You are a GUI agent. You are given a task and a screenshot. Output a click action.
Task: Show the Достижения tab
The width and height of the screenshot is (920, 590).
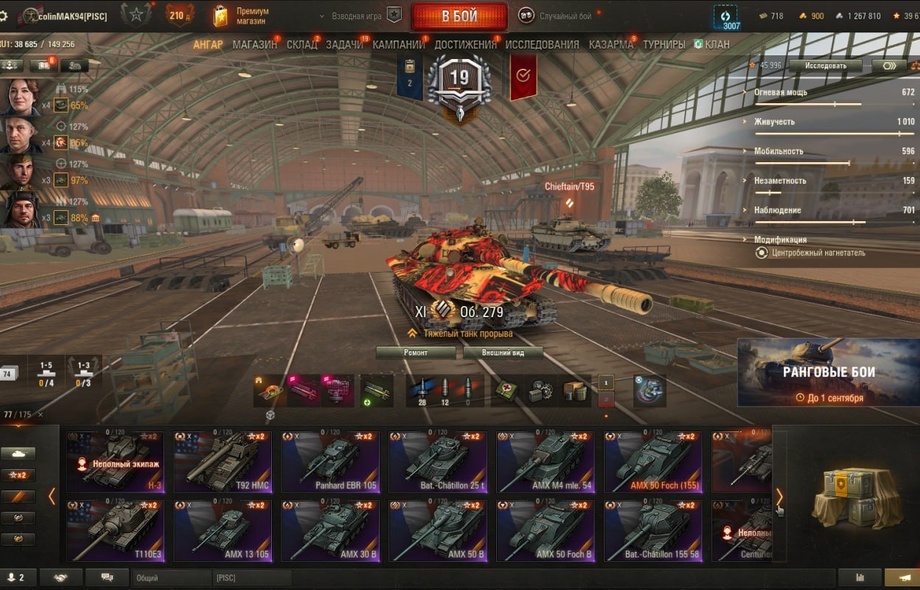tap(465, 45)
